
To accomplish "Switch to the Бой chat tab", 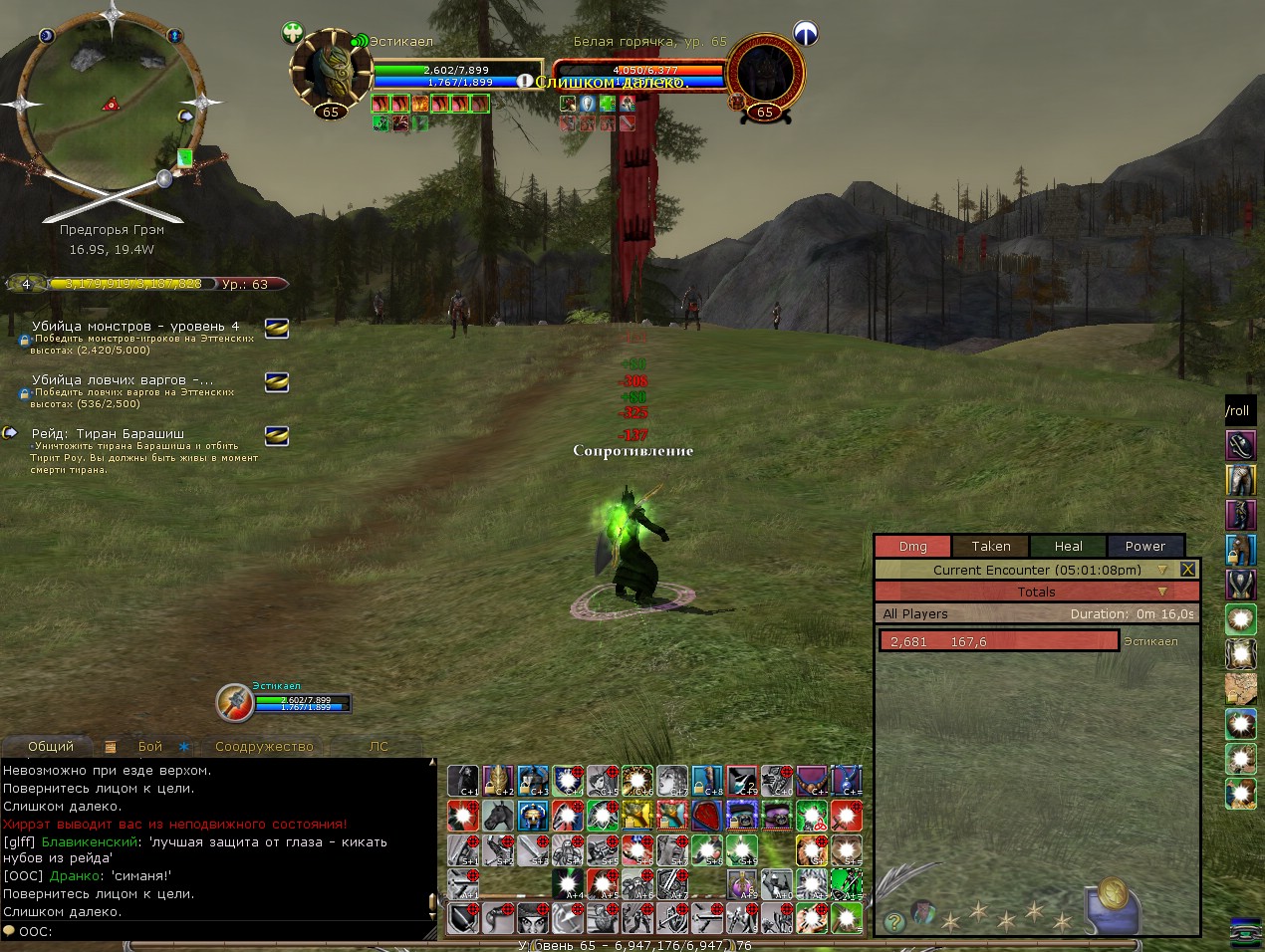I will coord(150,746).
